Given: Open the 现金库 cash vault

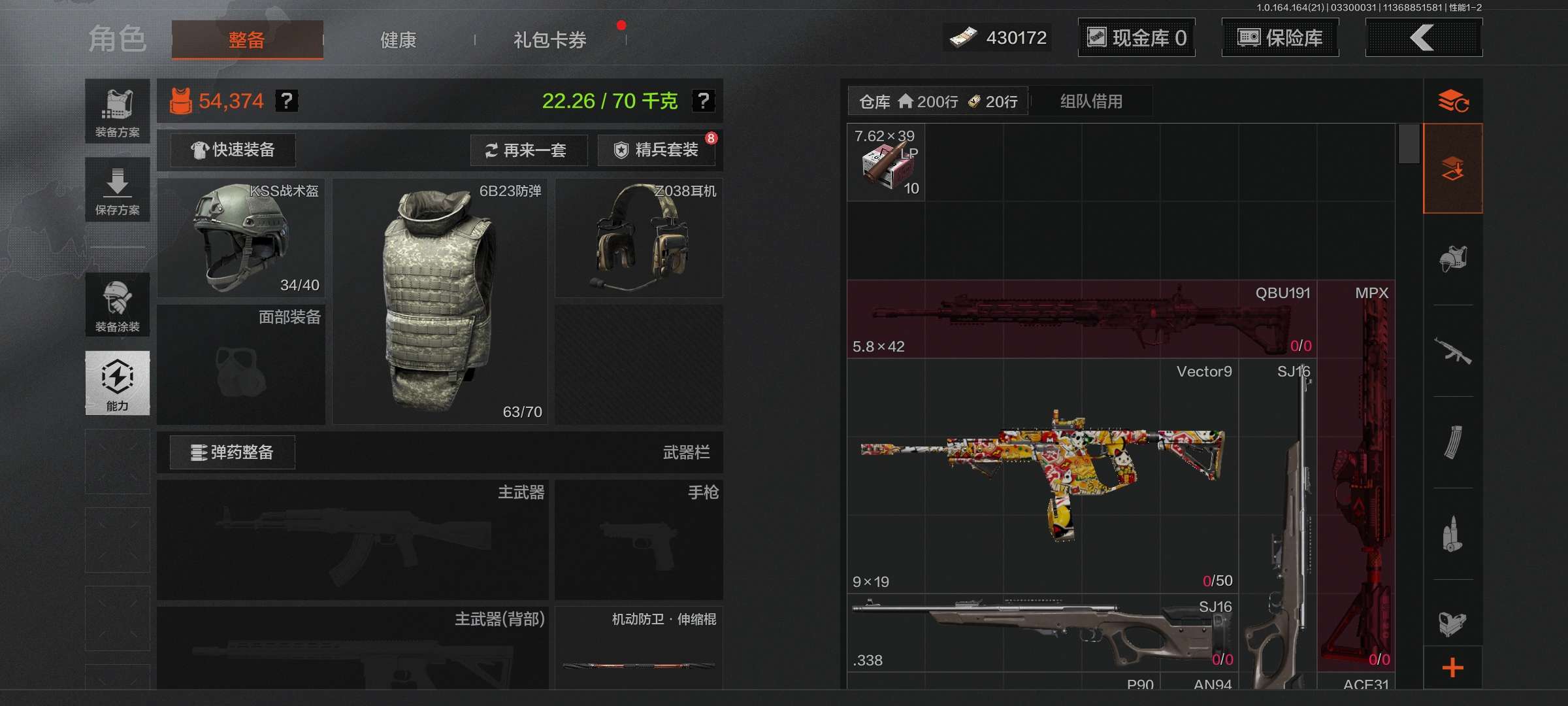Looking at the screenshot, I should [1136, 38].
